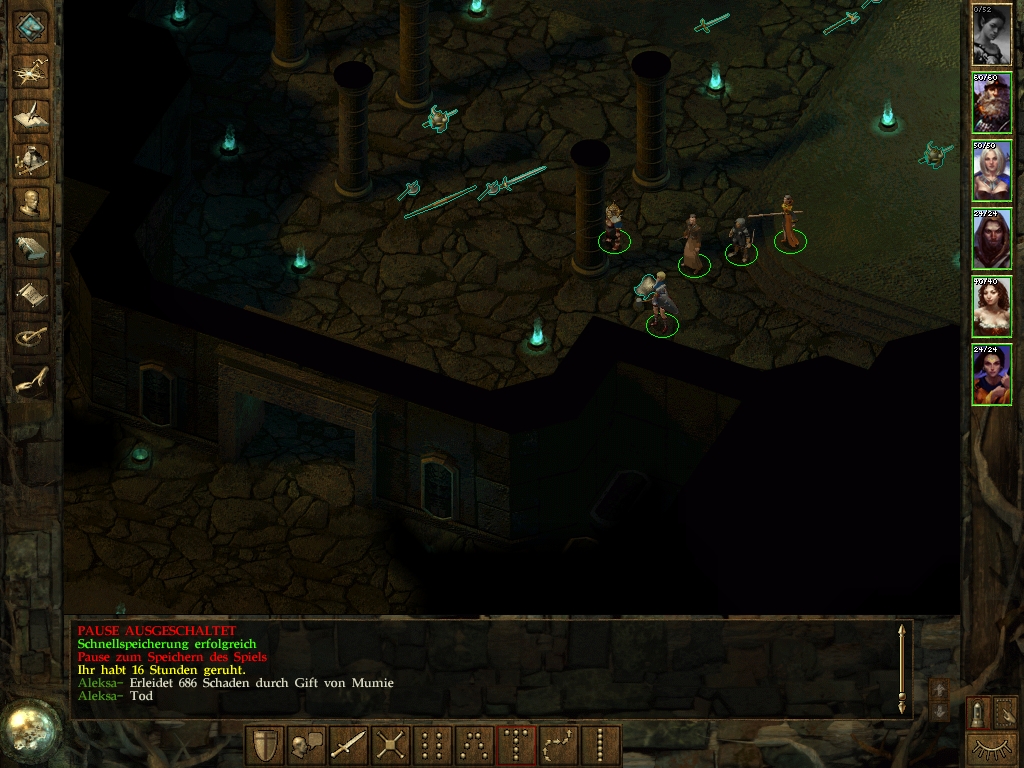
Task: Choose the sword attack action
Action: (349, 746)
